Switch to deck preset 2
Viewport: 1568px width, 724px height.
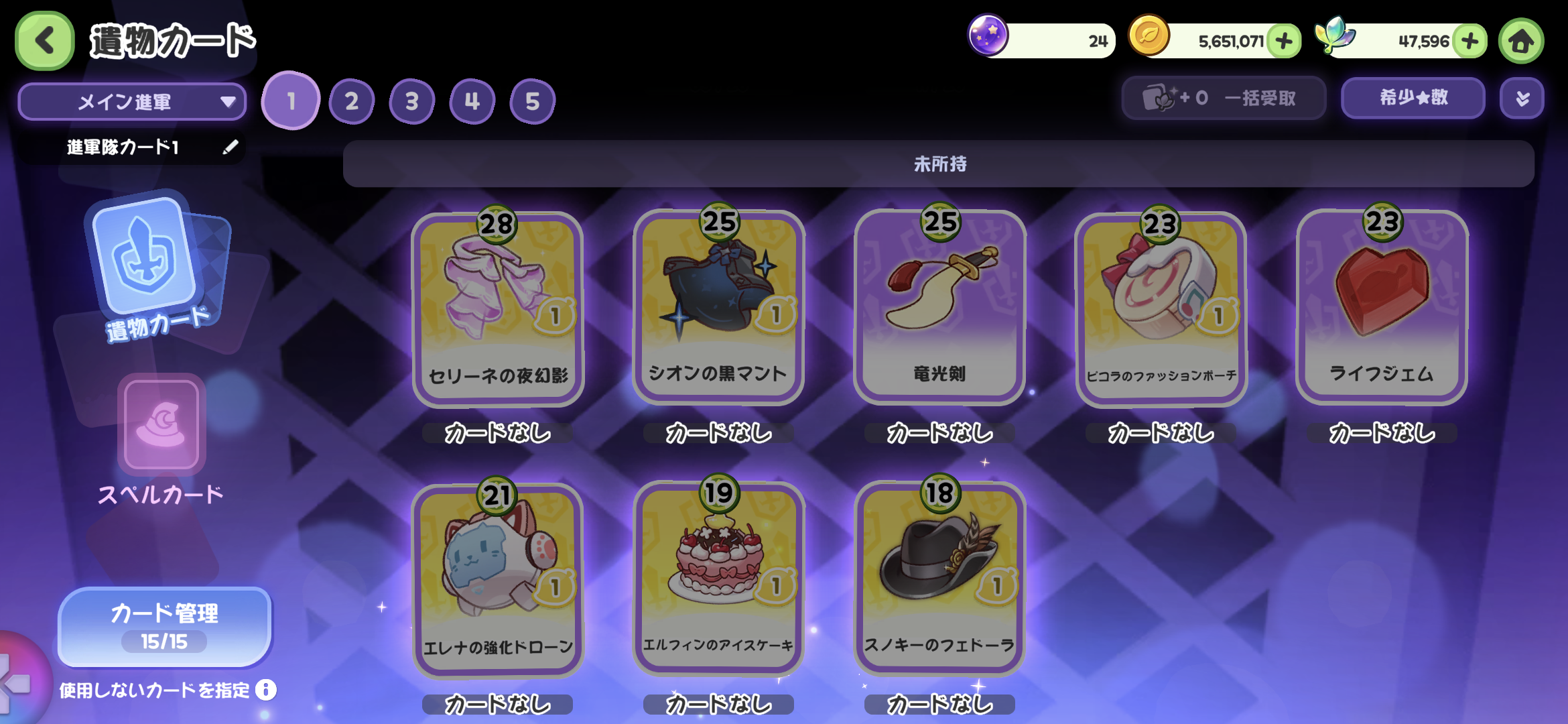351,102
